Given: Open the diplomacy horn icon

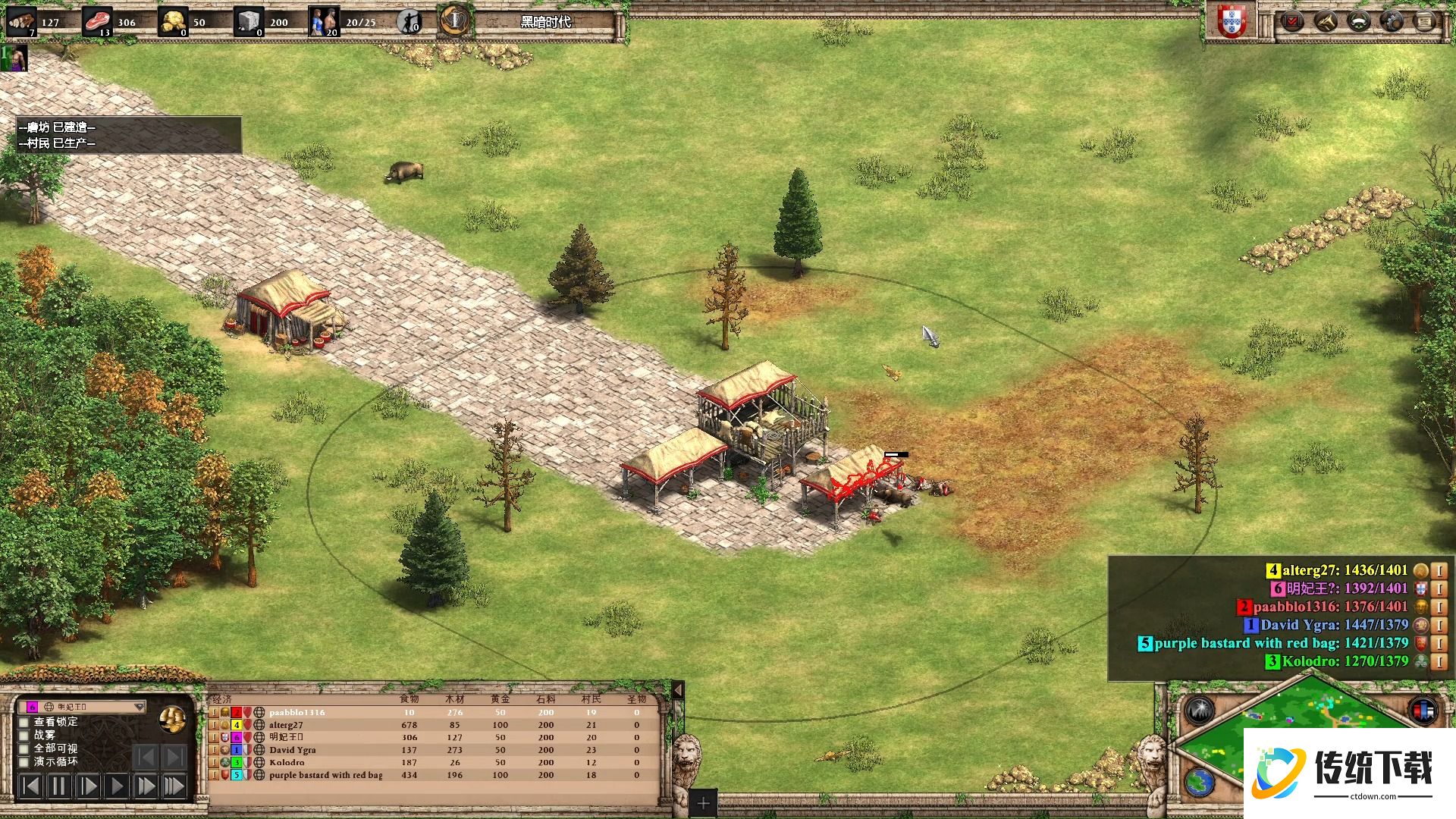Looking at the screenshot, I should tap(1325, 20).
